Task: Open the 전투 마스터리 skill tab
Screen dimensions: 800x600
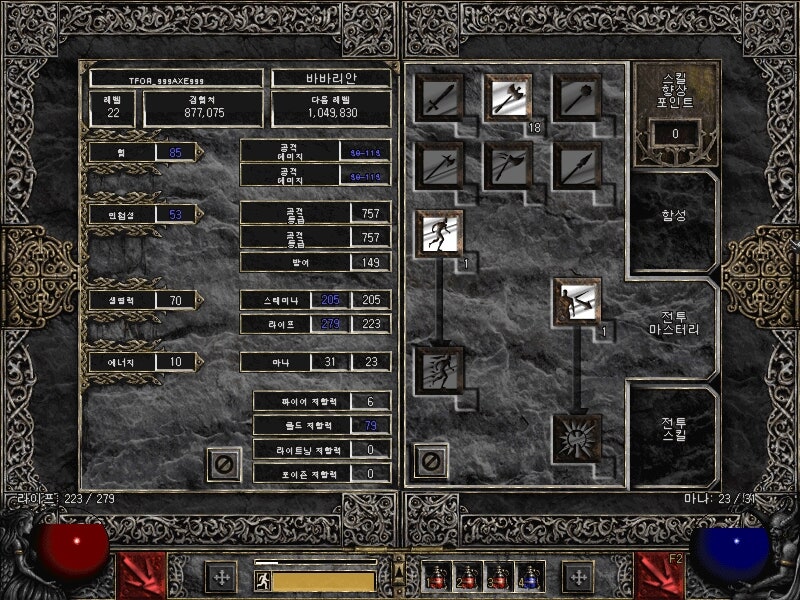Action: click(x=672, y=321)
